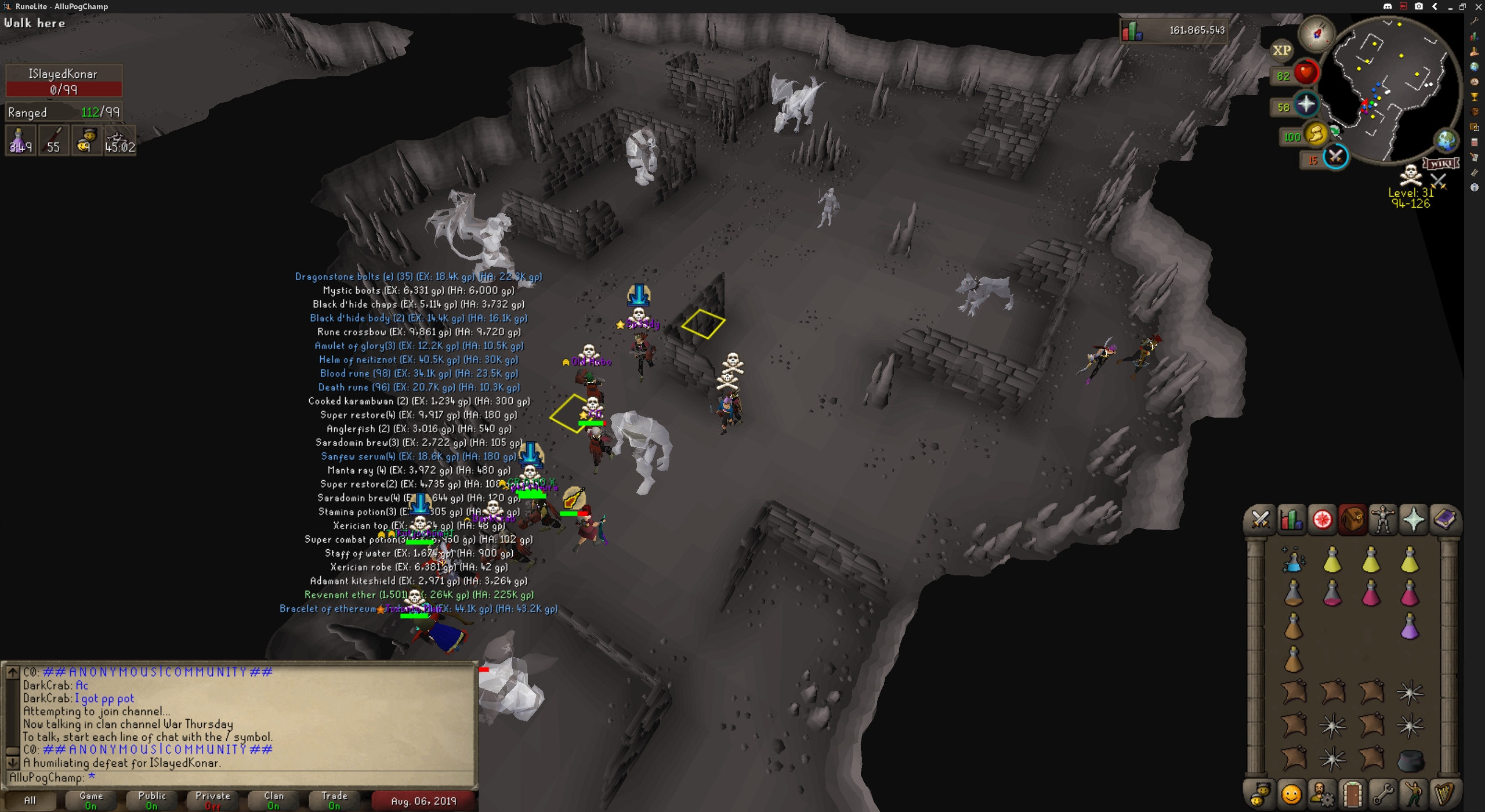Activate the special attack orb
Screen dimensions: 1485x812
(x=1335, y=157)
